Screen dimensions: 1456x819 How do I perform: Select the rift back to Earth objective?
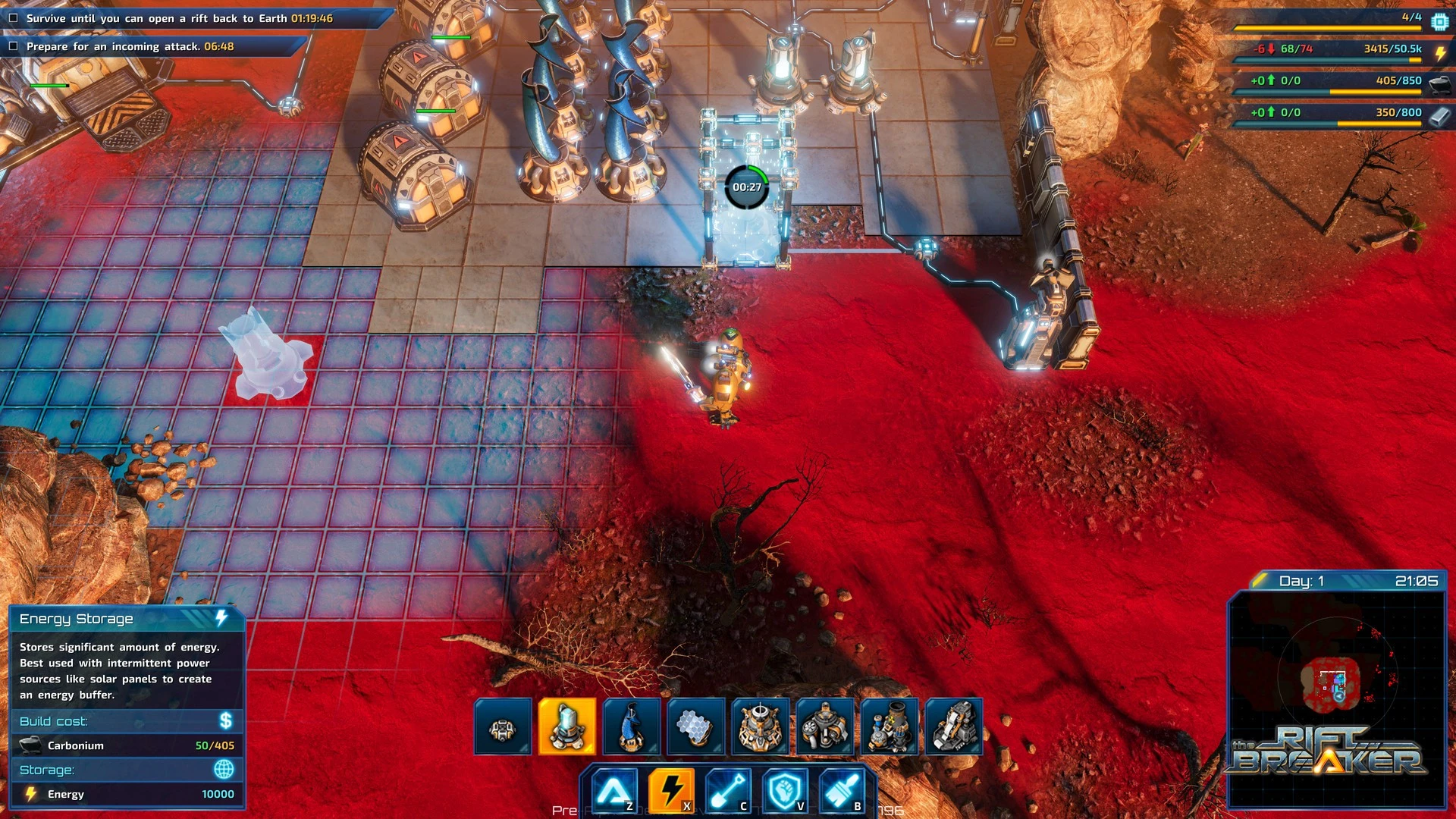179,18
